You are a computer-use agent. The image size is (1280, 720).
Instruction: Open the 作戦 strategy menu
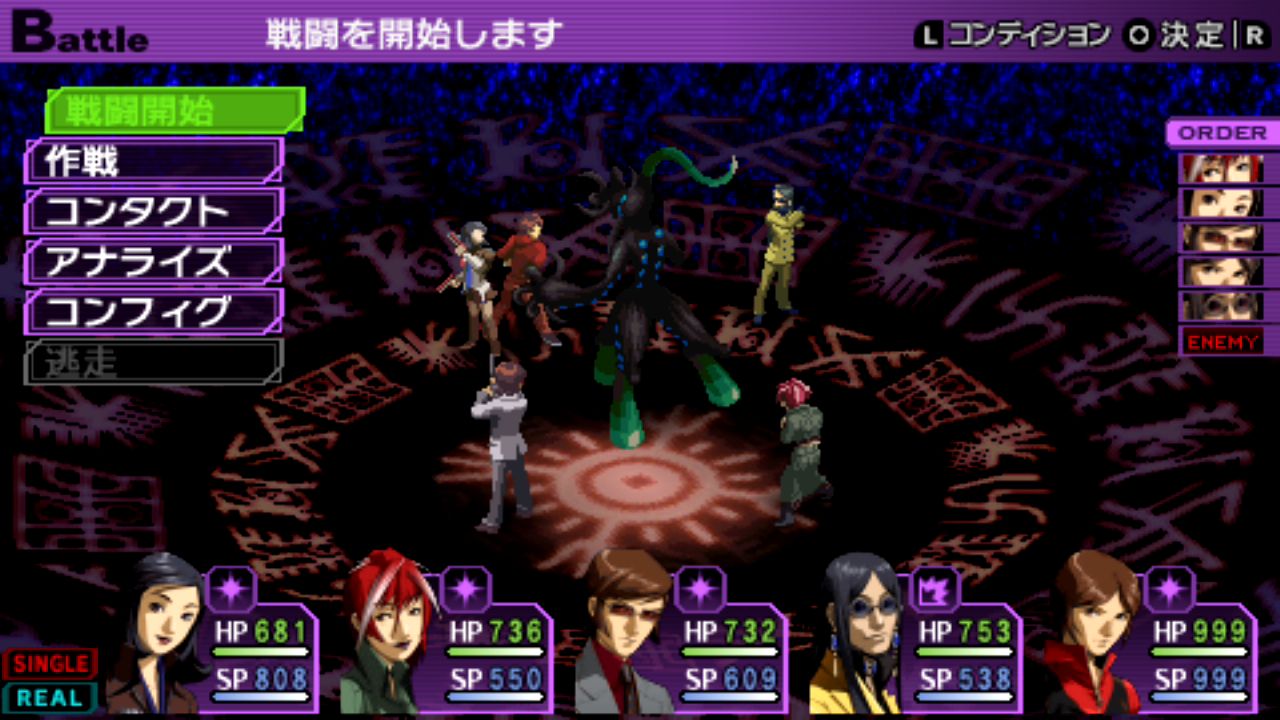[x=155, y=161]
